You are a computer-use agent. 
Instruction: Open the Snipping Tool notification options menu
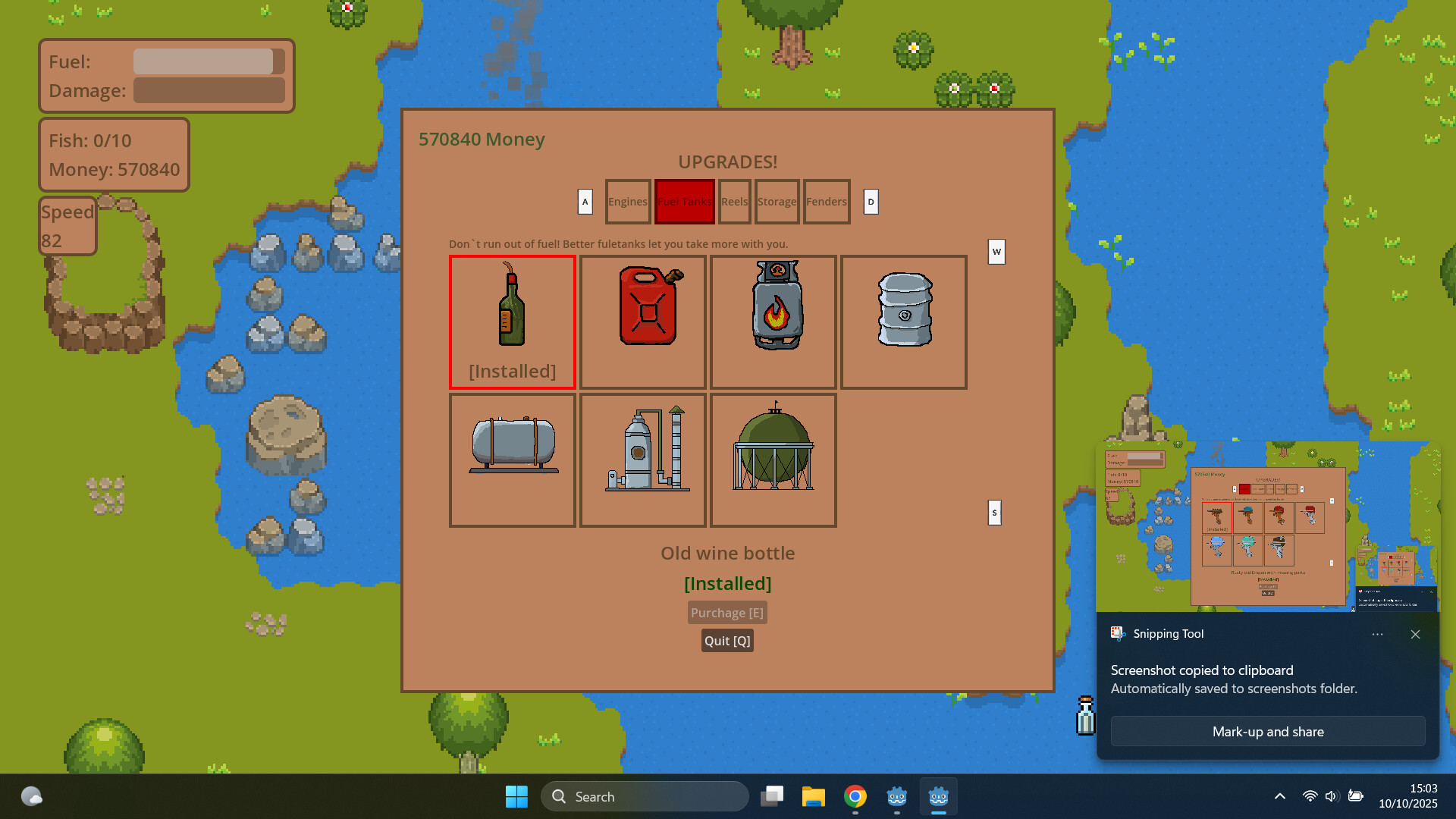click(1378, 635)
